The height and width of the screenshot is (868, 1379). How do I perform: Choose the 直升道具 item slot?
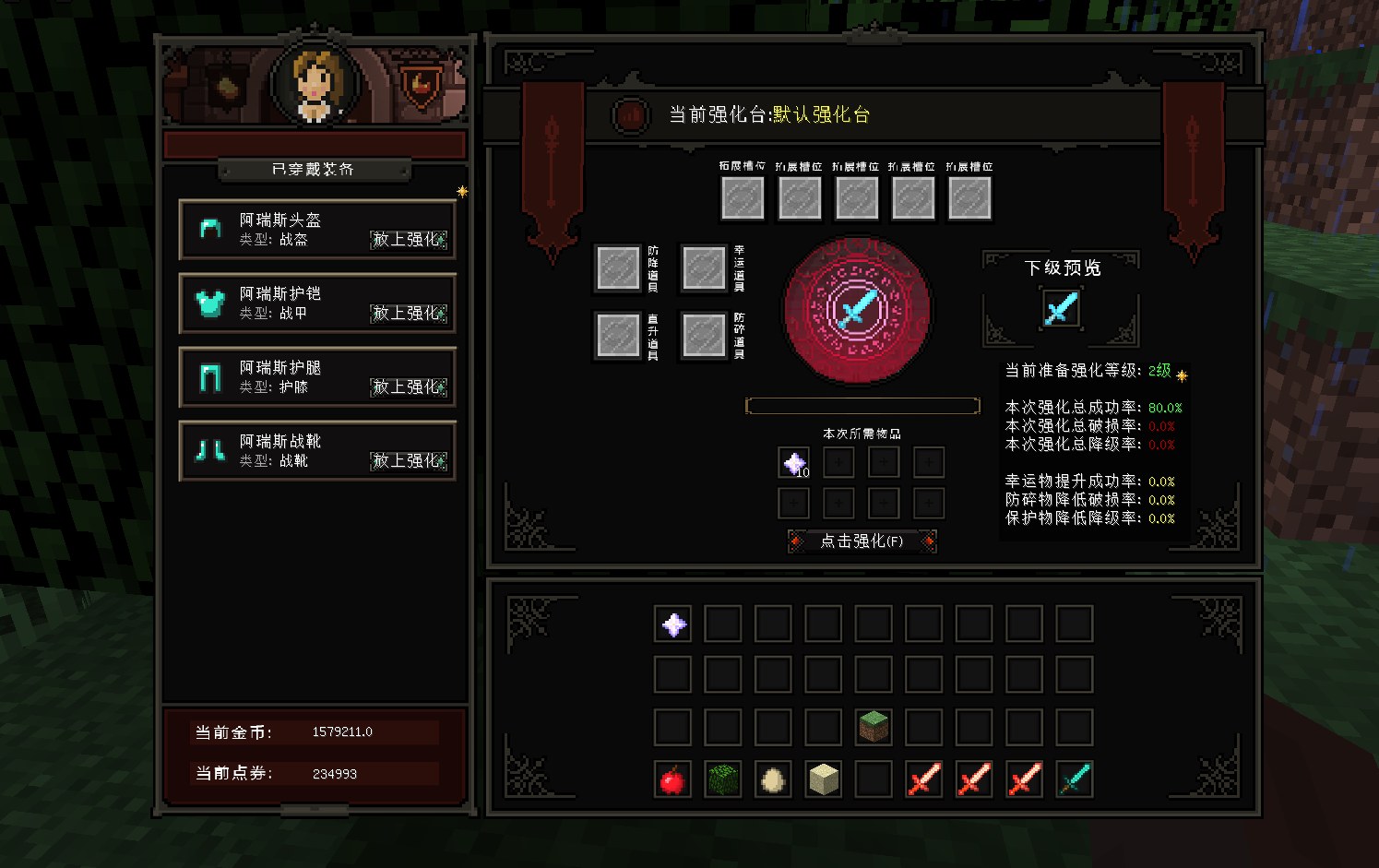point(618,336)
